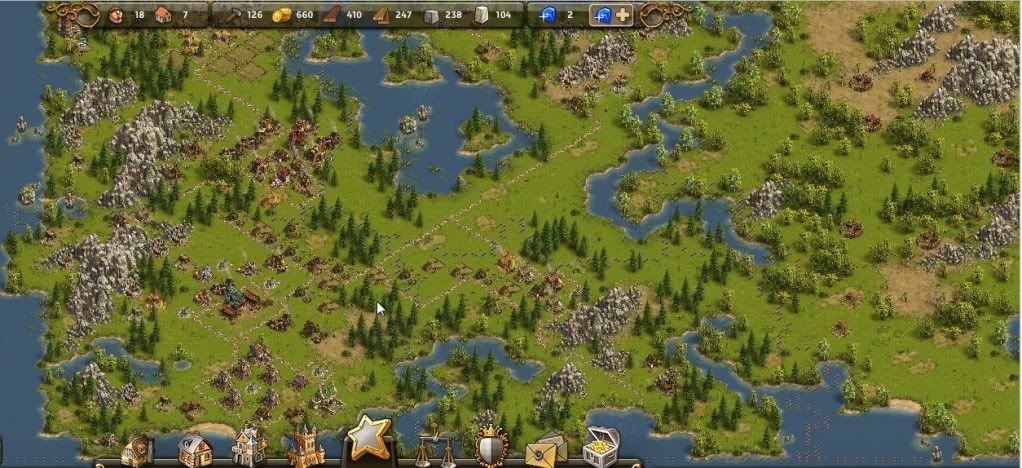Click the crowned shield icon
1022x468 pixels.
tap(491, 448)
